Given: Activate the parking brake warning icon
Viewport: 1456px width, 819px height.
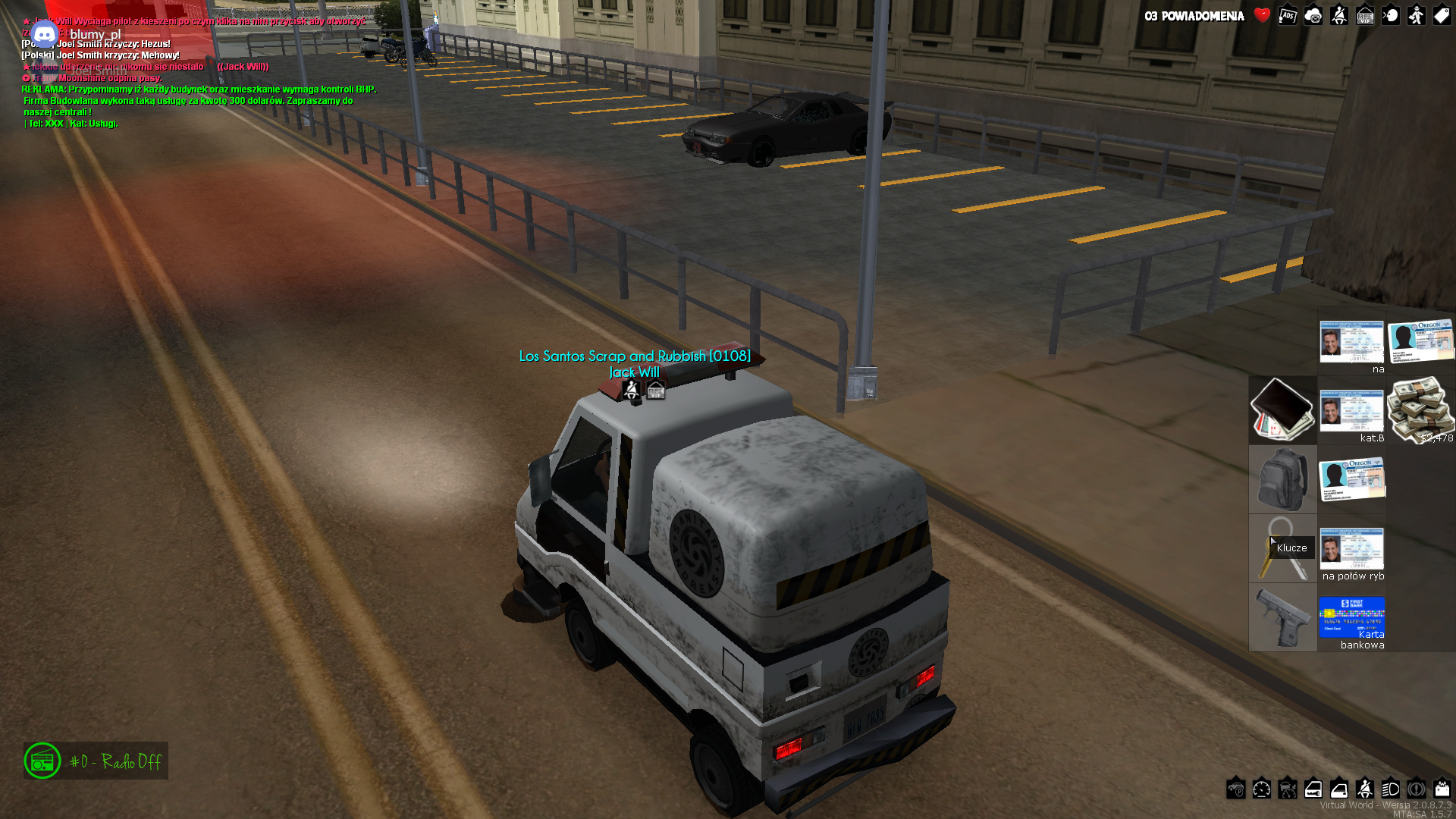Looking at the screenshot, I should (x=1417, y=789).
